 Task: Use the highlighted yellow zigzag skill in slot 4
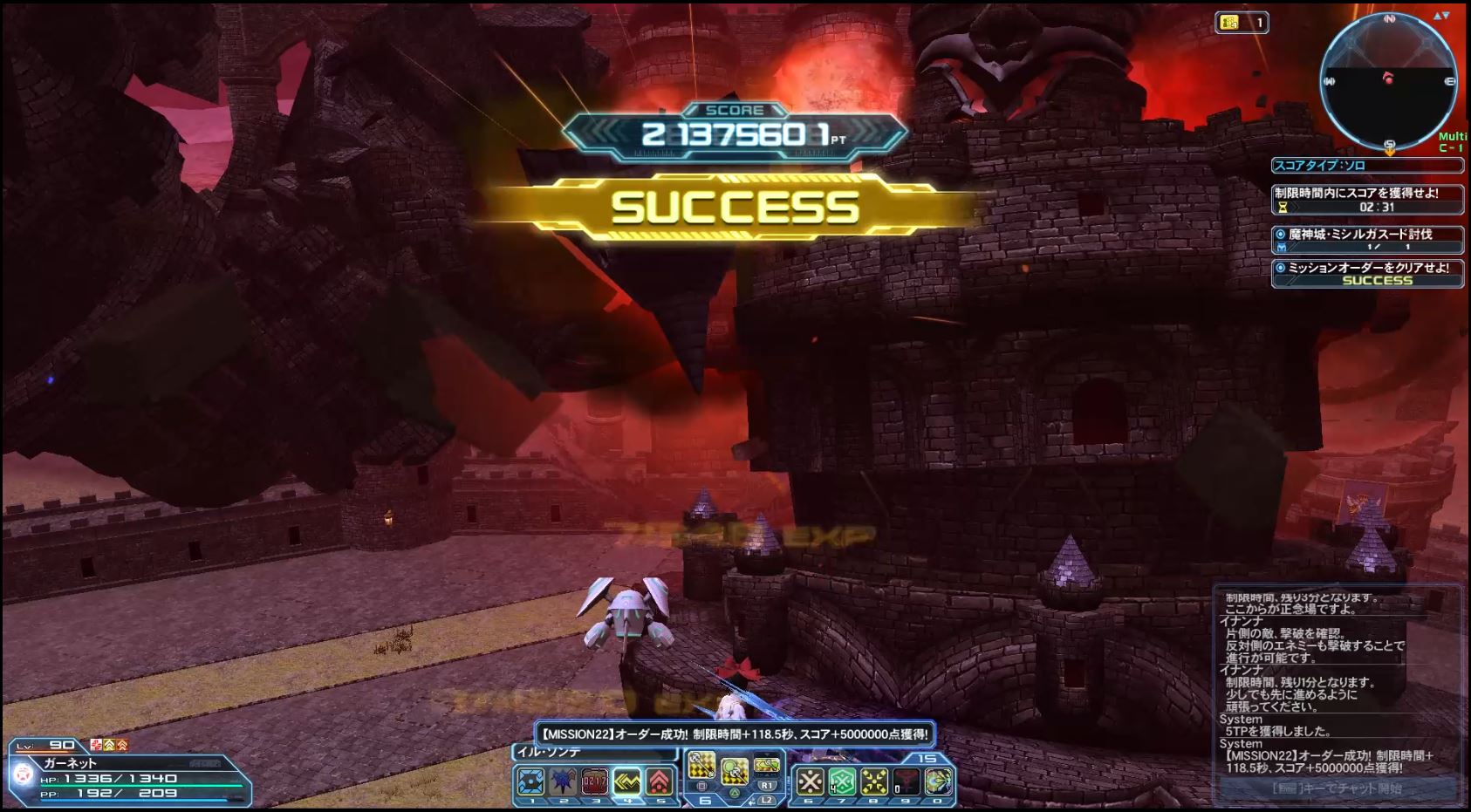(x=627, y=781)
